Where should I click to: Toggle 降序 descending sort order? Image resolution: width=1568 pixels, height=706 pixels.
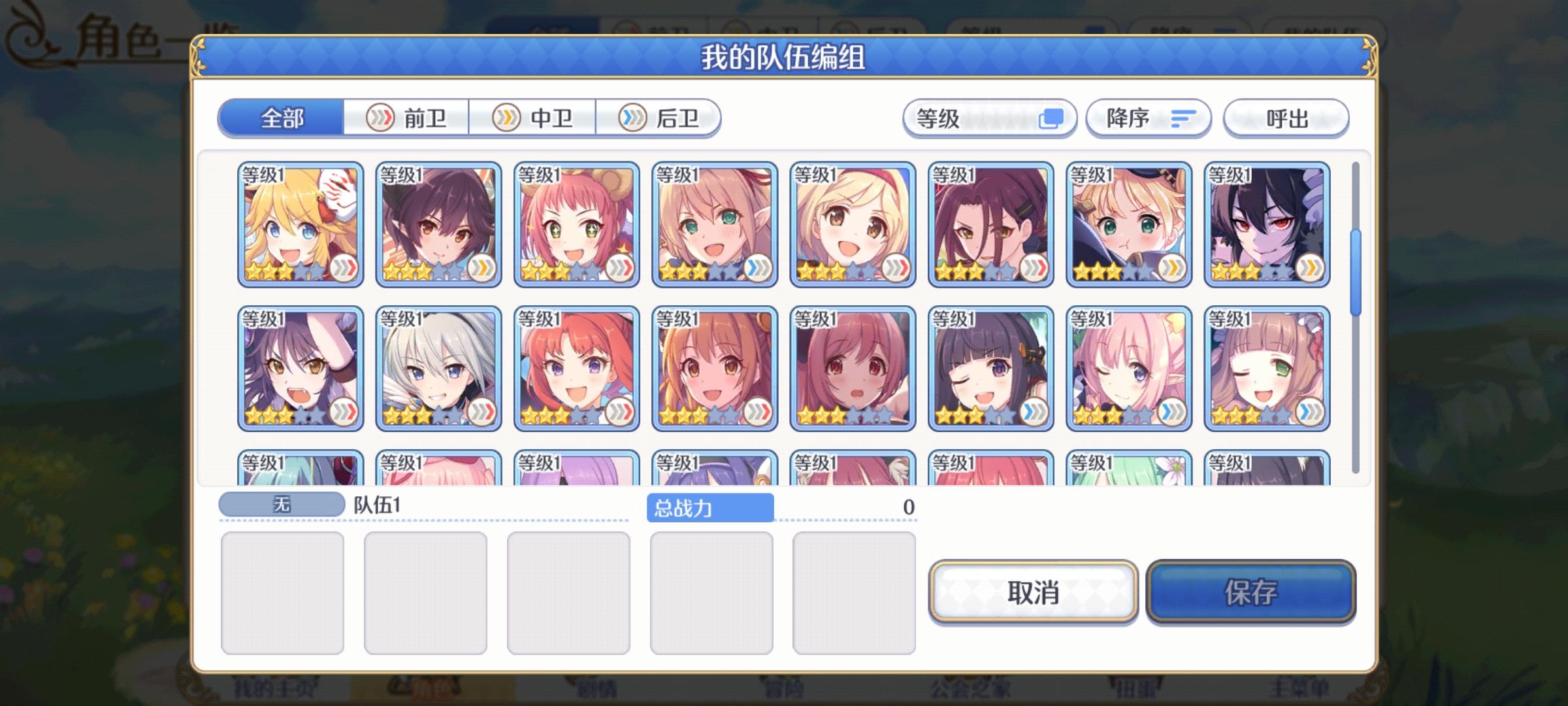[1148, 118]
